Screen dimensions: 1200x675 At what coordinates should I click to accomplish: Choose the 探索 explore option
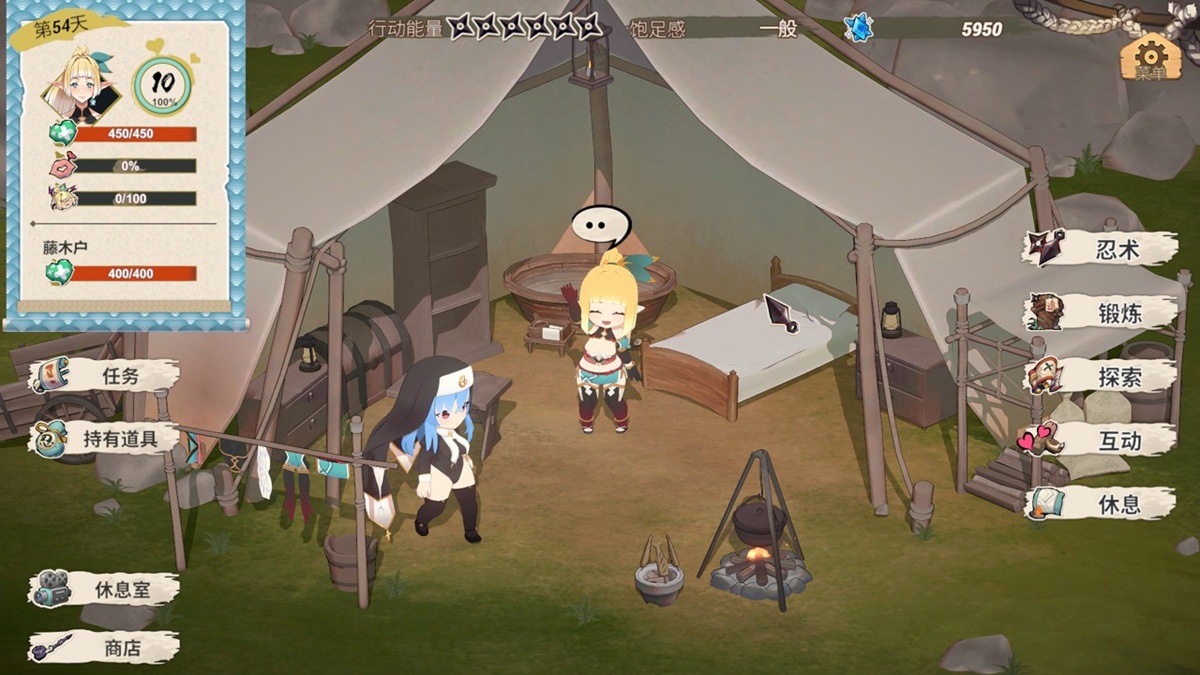(1100, 376)
